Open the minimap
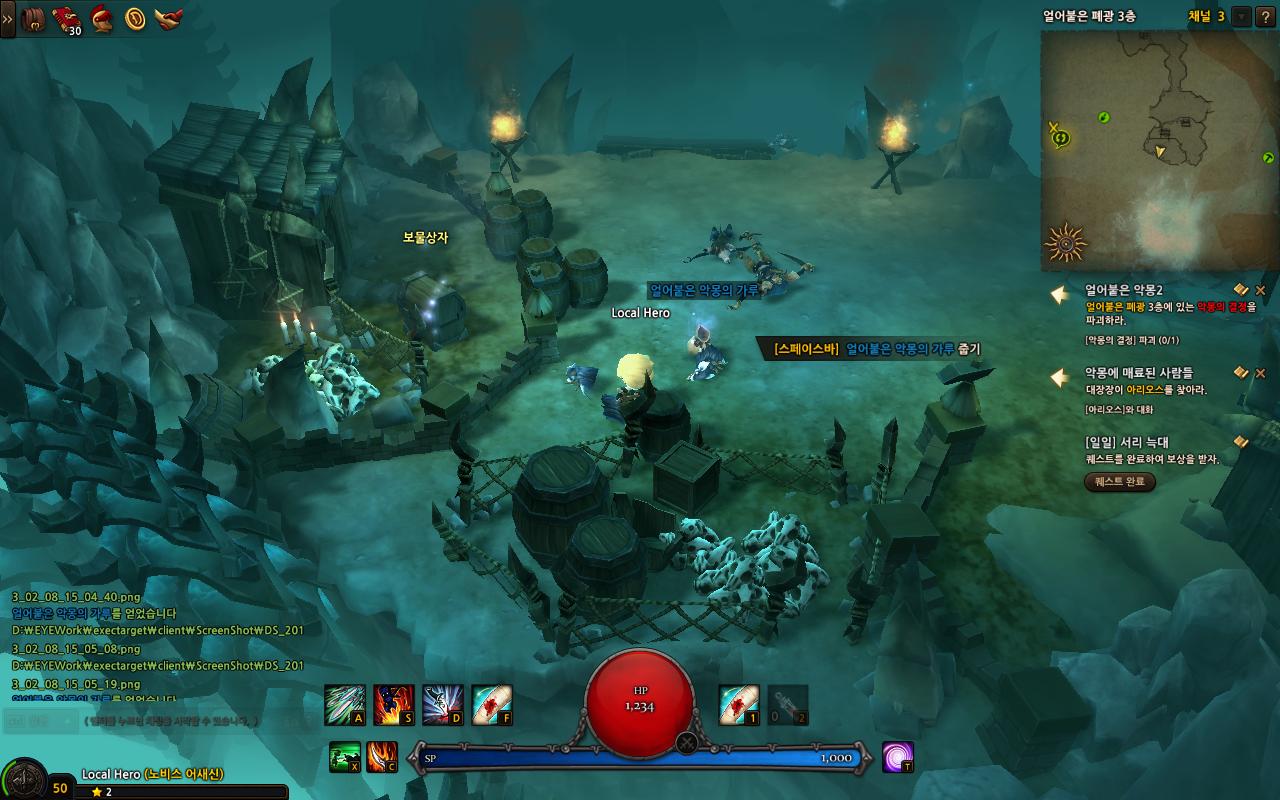The width and height of the screenshot is (1280, 800). coord(1159,150)
